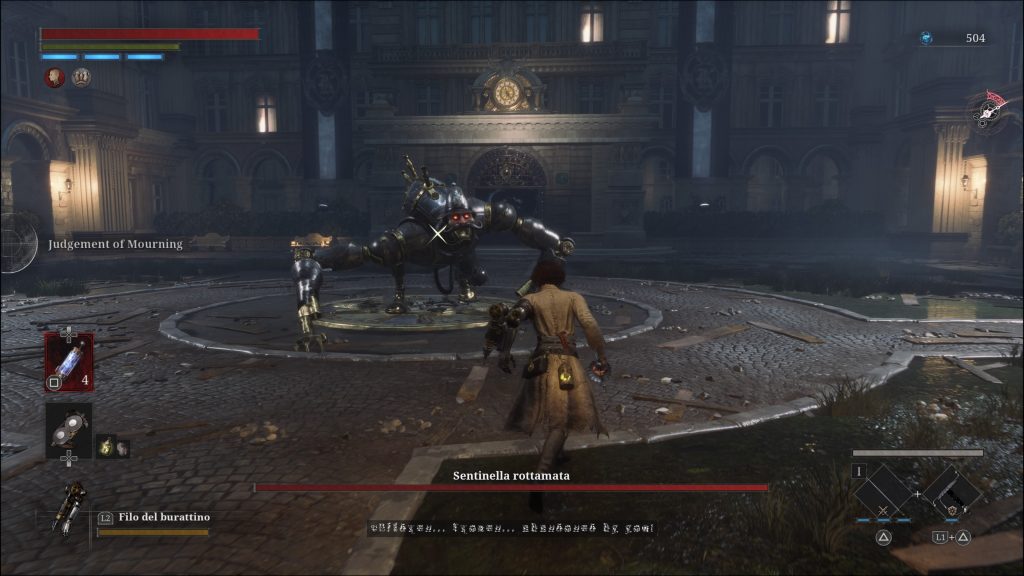This screenshot has width=1024, height=576.
Task: Choose the small yellow lamp item icon
Action: [105, 448]
